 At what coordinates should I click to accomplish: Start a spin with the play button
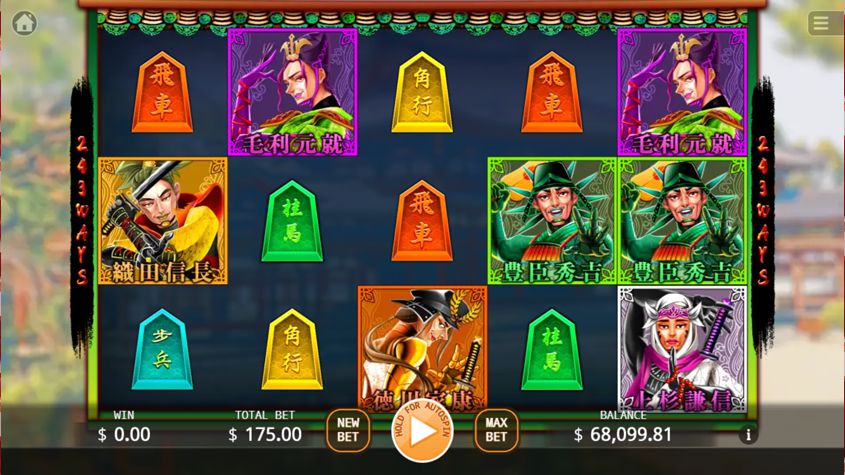pos(423,431)
